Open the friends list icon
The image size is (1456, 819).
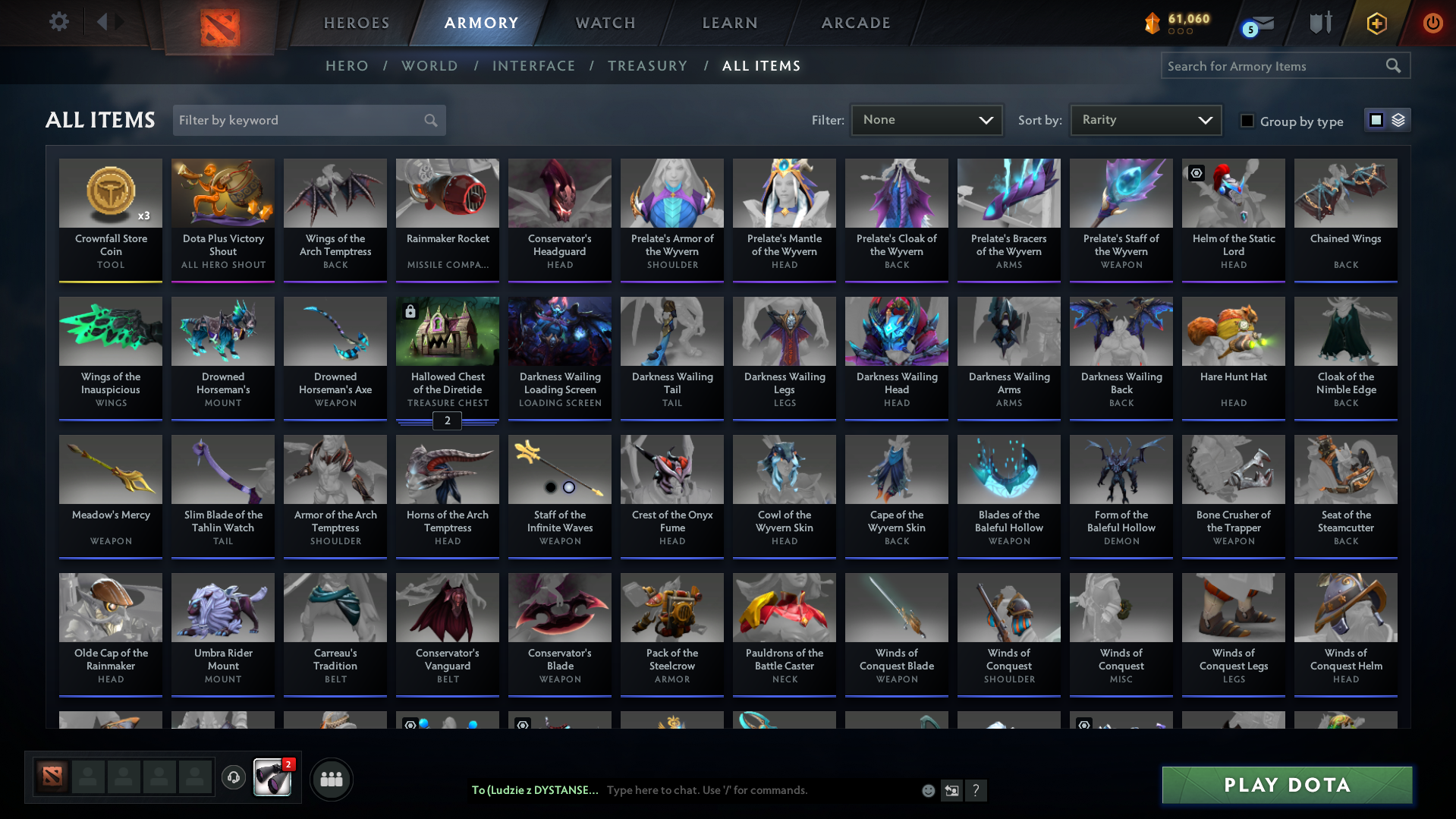pos(332,778)
